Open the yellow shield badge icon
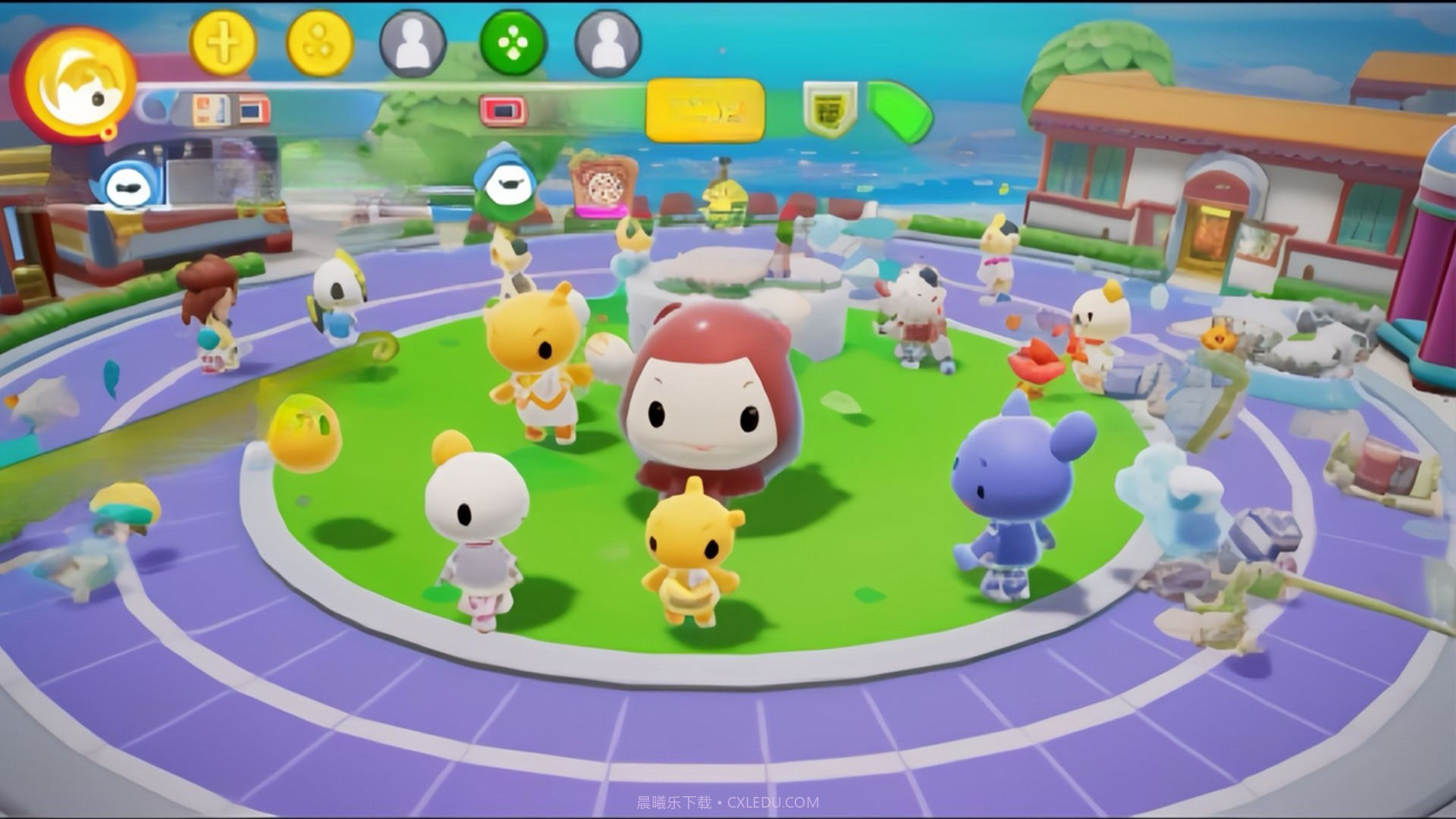 click(830, 111)
